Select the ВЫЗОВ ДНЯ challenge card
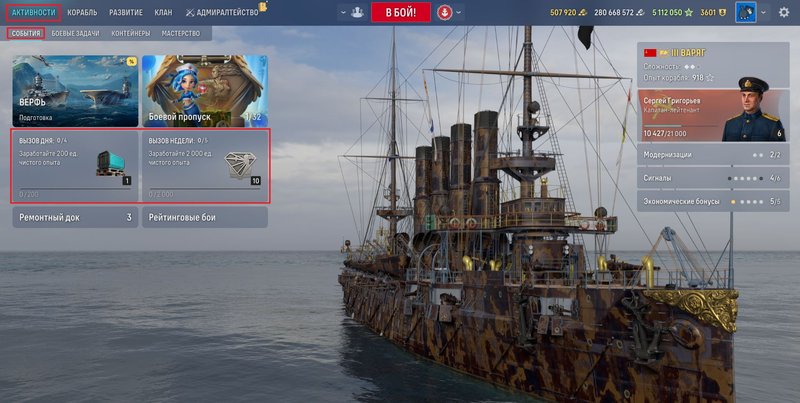Screen dimensions: 800x403 point(75,166)
